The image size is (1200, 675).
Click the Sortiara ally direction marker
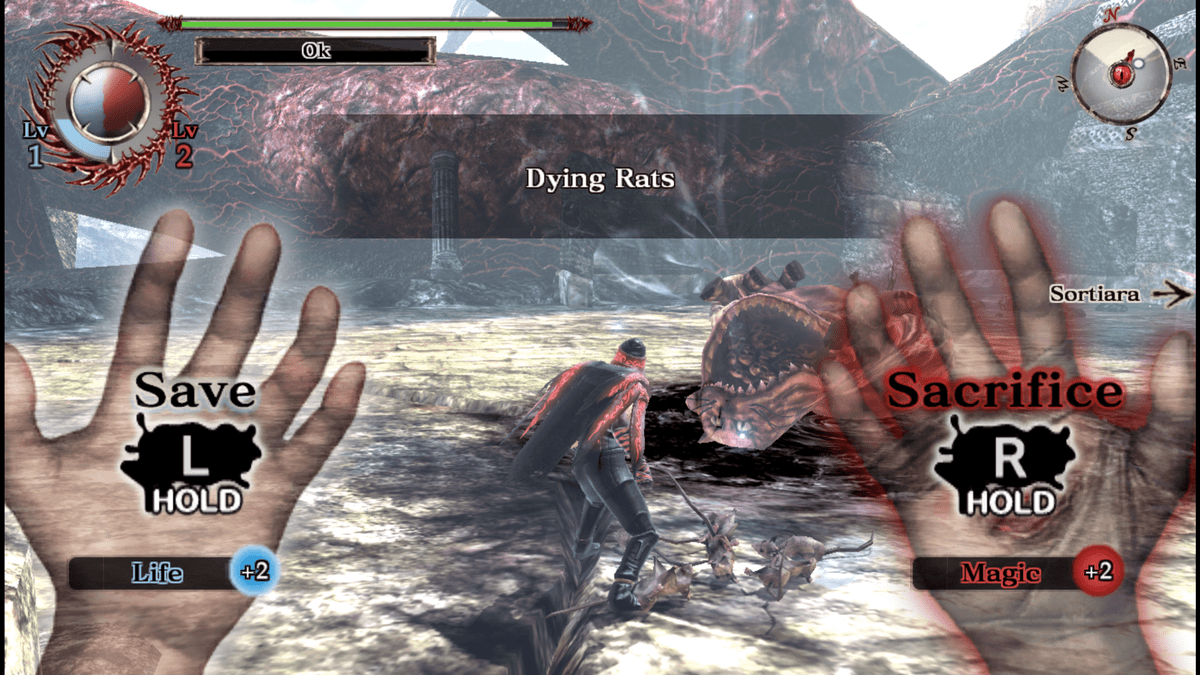tap(1119, 294)
